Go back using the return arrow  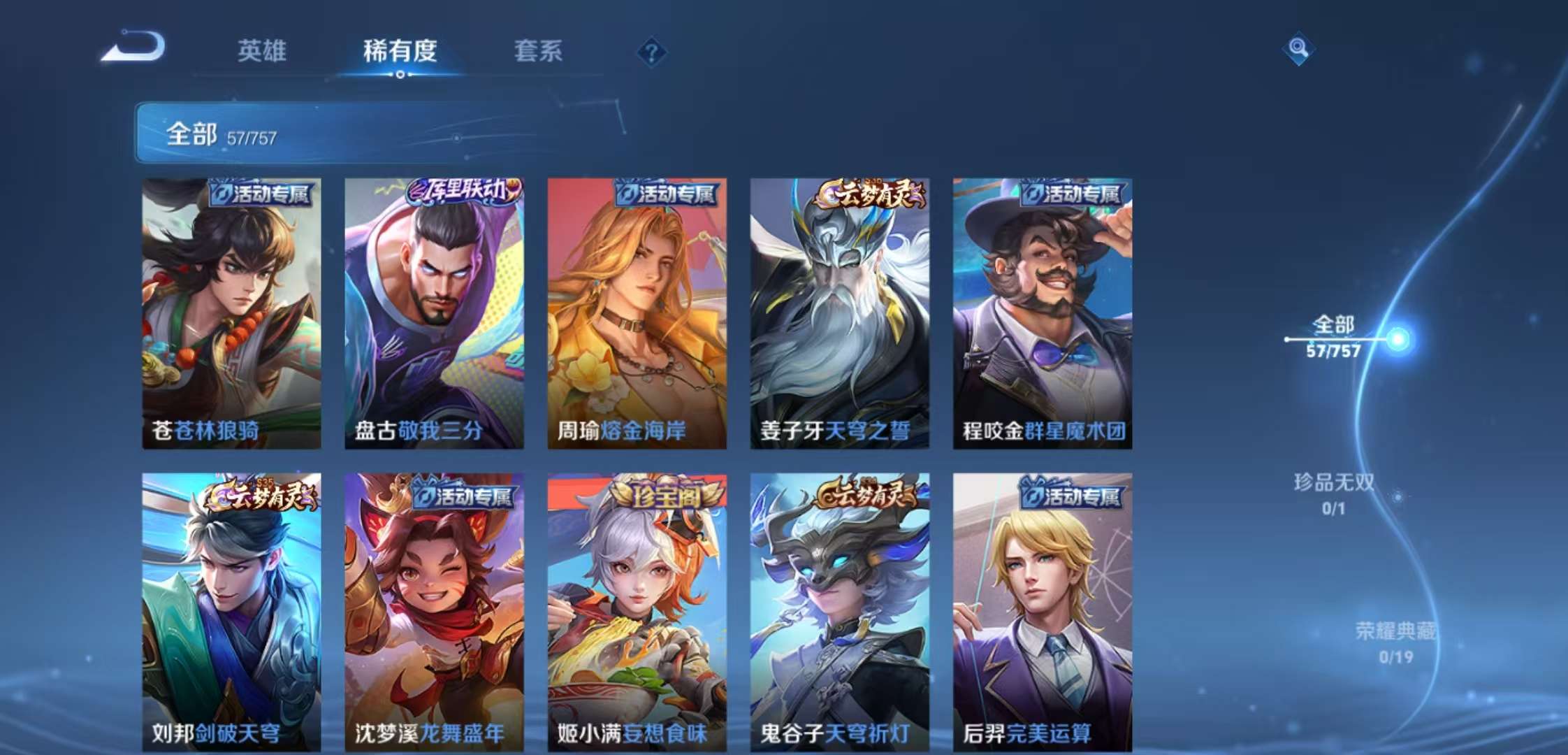click(133, 49)
